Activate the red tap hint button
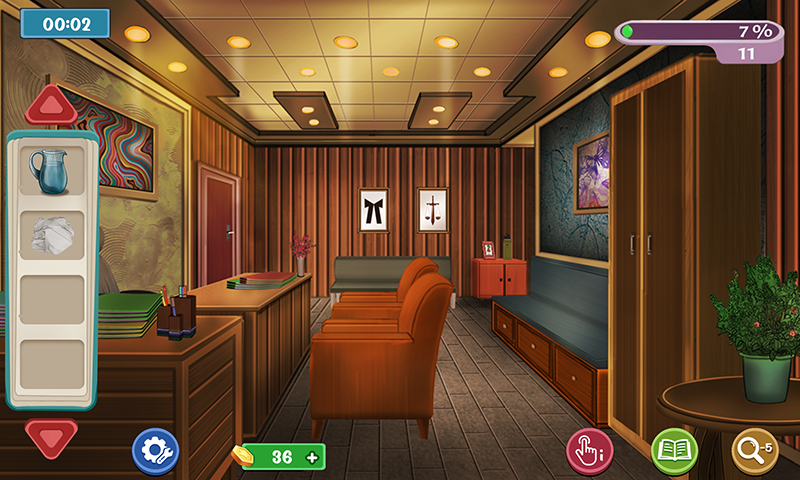Screen dimensions: 800x480 (591, 451)
